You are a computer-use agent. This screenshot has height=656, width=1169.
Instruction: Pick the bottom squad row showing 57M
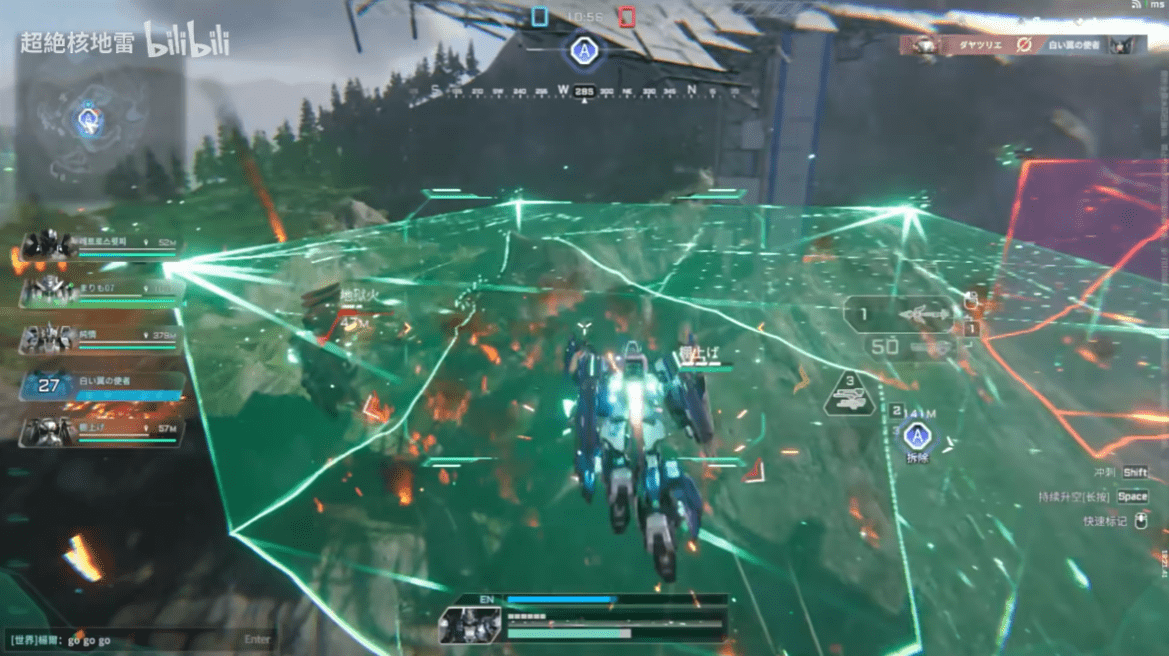100,431
